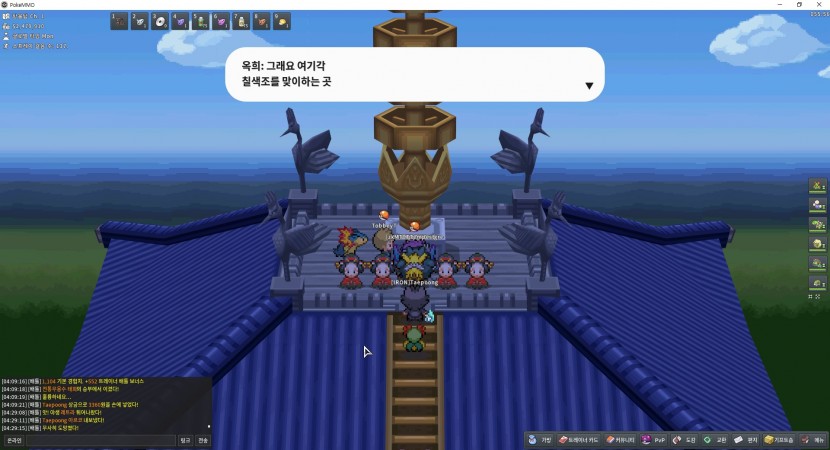This screenshot has height=450, width=830.
Task: Close the PokeMMO window
Action: [x=819, y=5]
